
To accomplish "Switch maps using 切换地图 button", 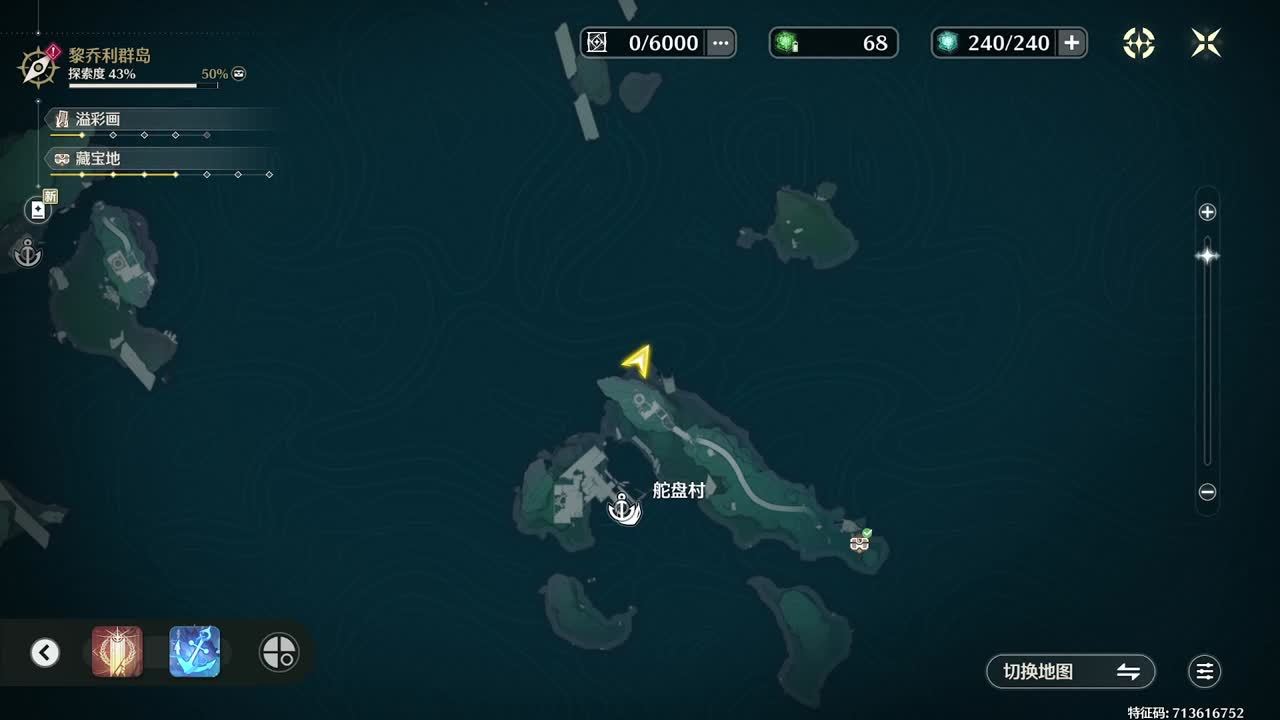I will pyautogui.click(x=1071, y=672).
